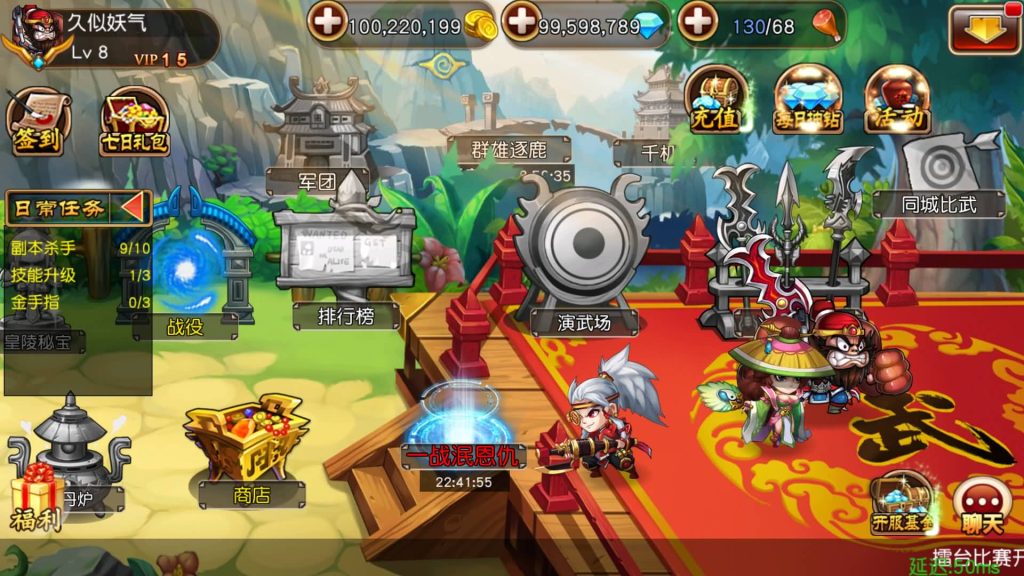Add more gold coins with plus button

click(x=328, y=22)
